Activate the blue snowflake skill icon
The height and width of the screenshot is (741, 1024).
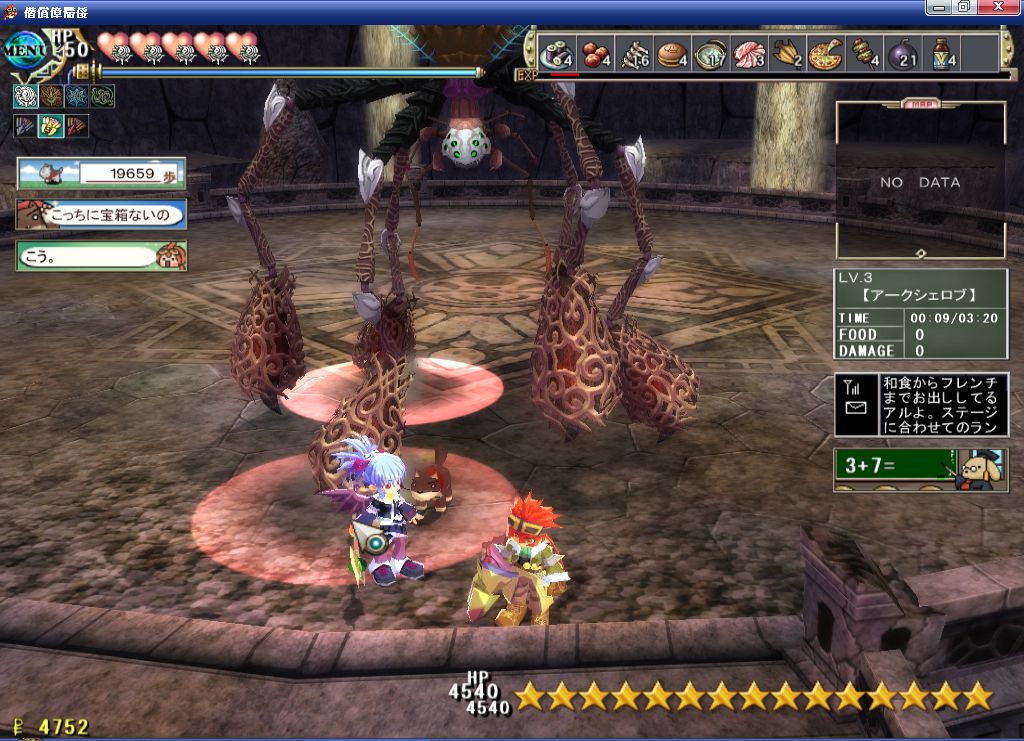(77, 96)
